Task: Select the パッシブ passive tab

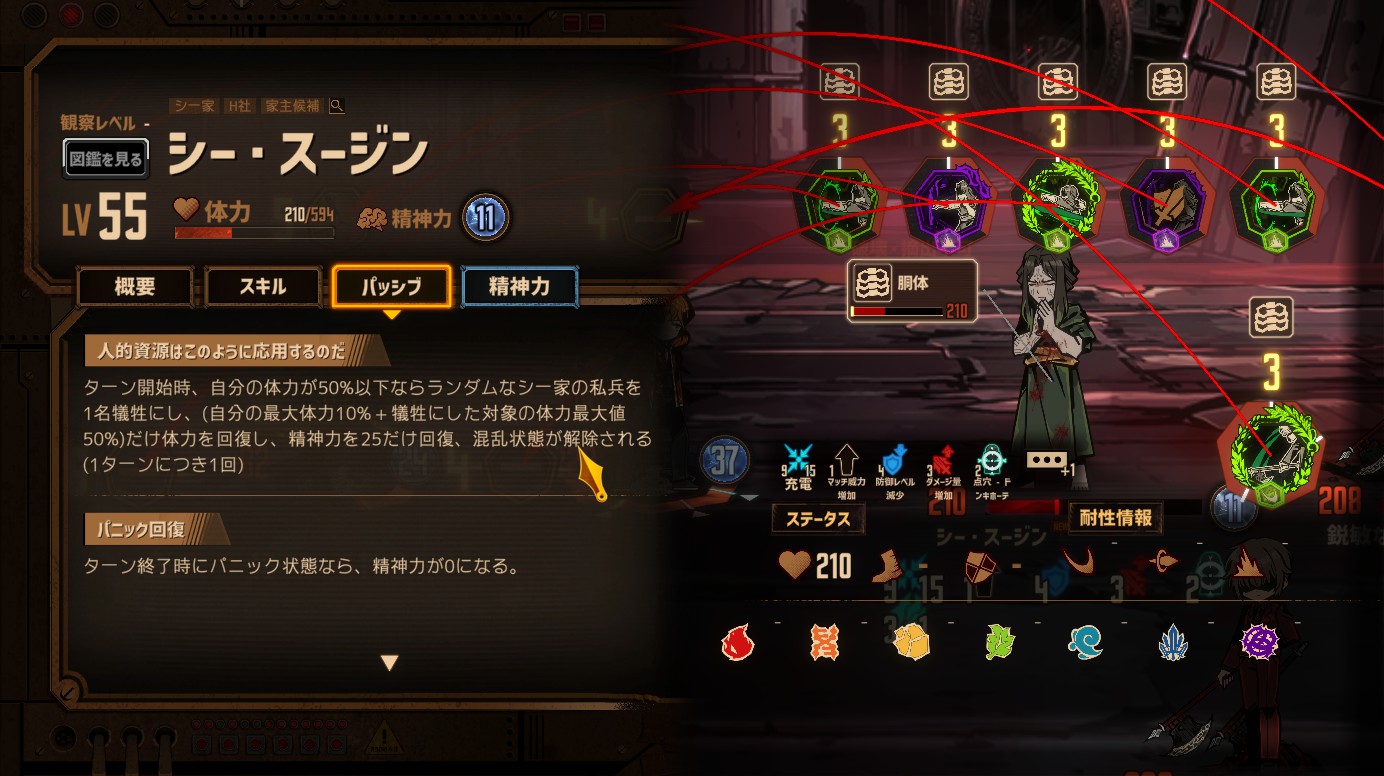Action: click(x=391, y=287)
